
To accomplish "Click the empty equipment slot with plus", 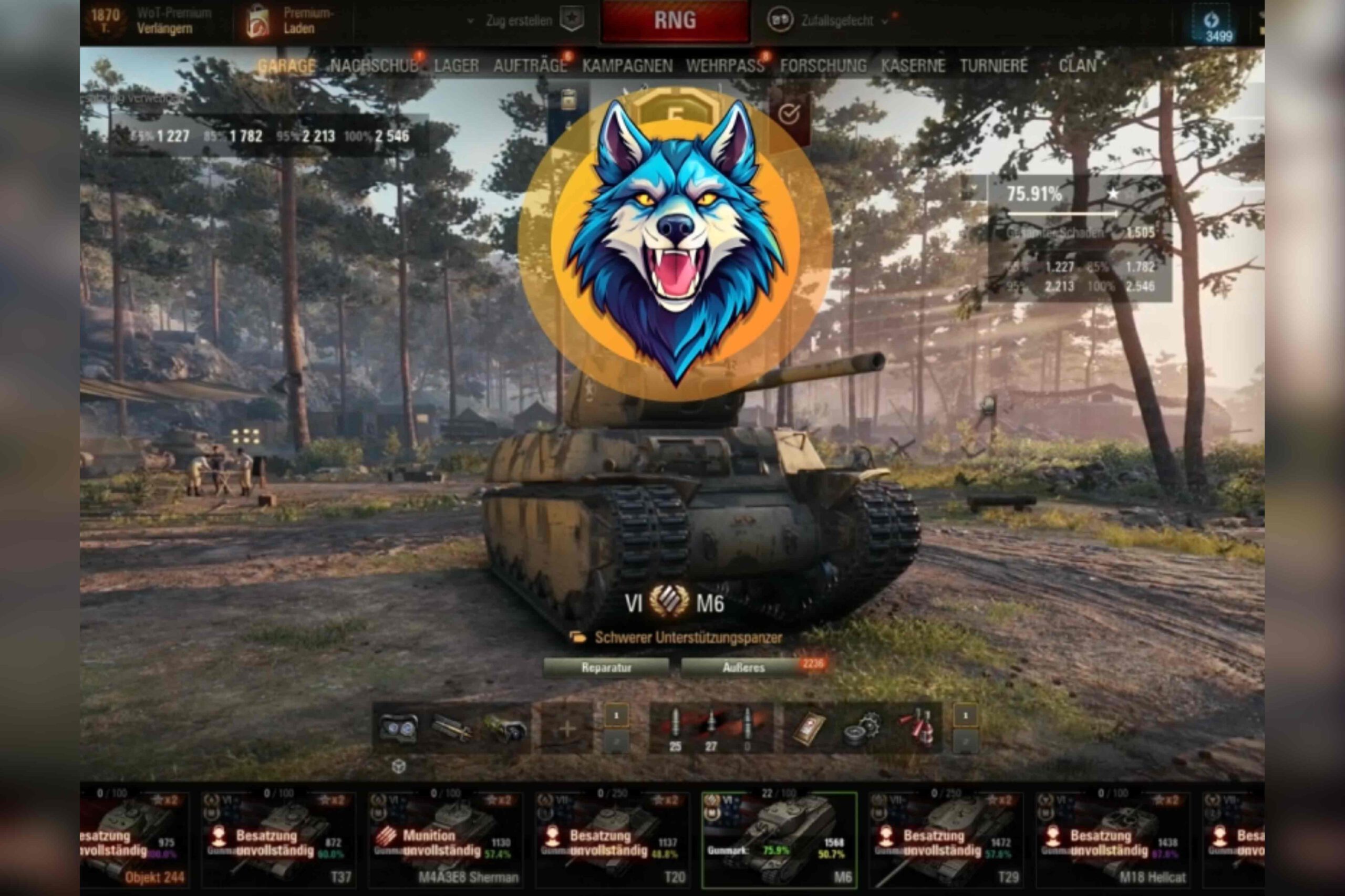I will pyautogui.click(x=566, y=728).
